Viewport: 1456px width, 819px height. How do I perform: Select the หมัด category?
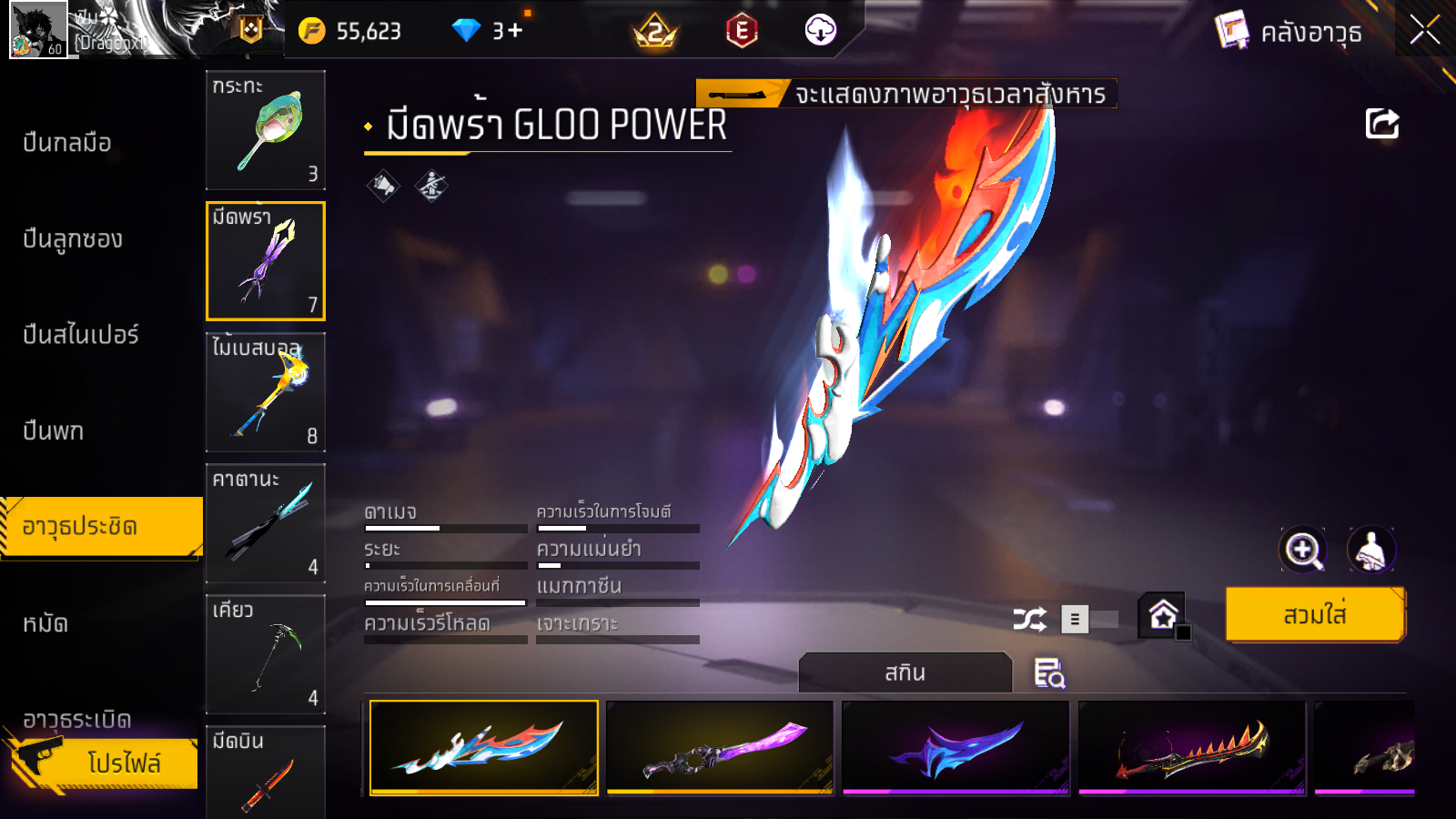click(x=45, y=623)
